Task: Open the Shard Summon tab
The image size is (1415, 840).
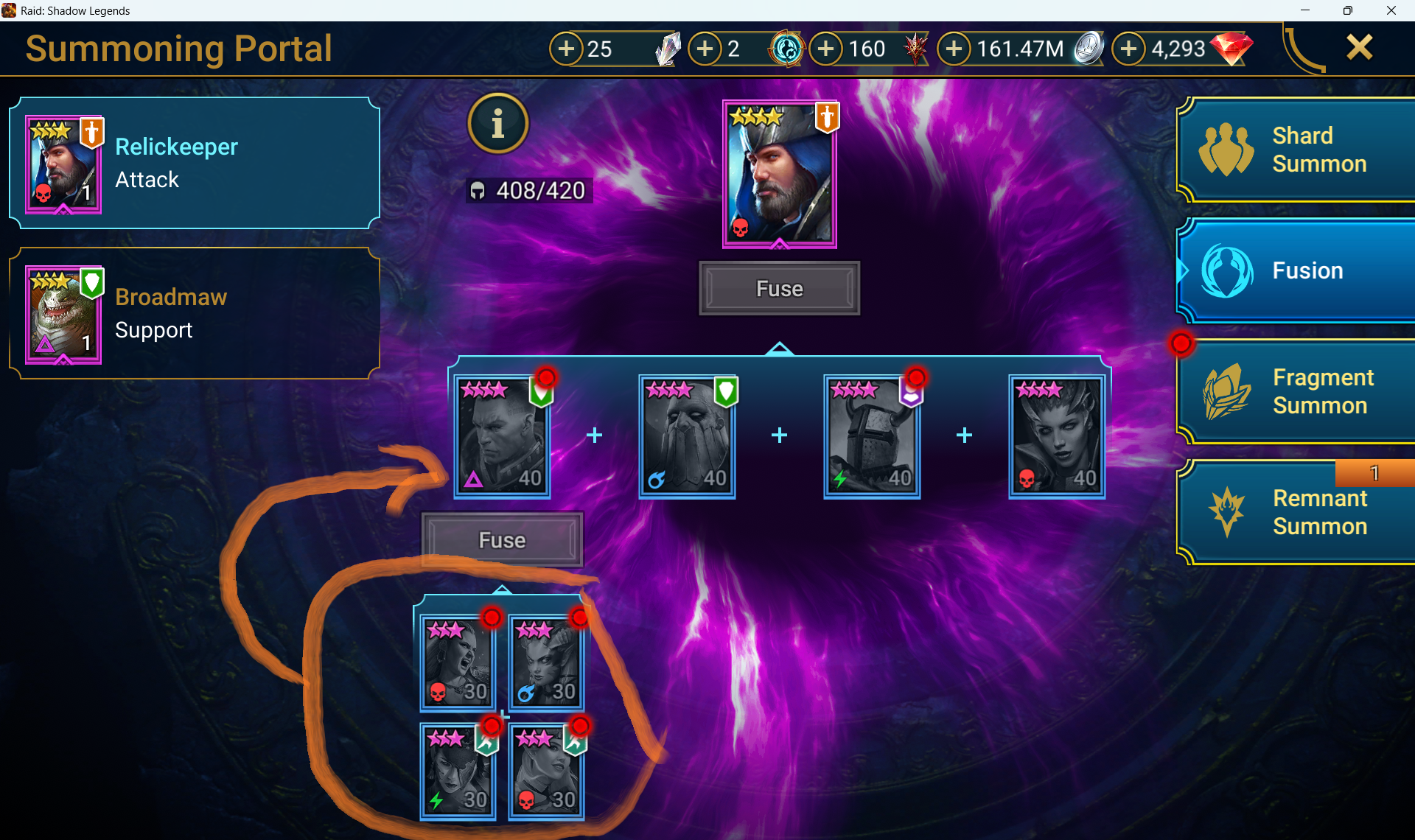Action: click(1297, 150)
